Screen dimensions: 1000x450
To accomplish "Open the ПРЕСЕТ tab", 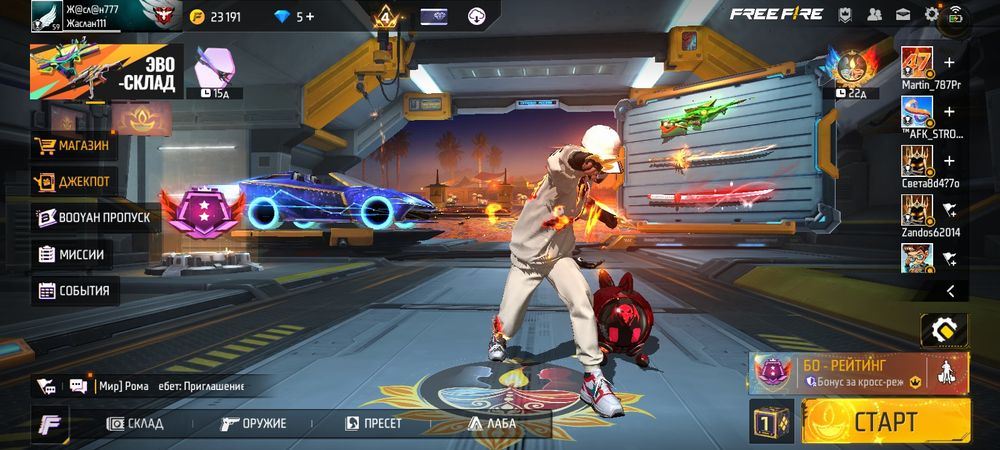I will (x=373, y=423).
